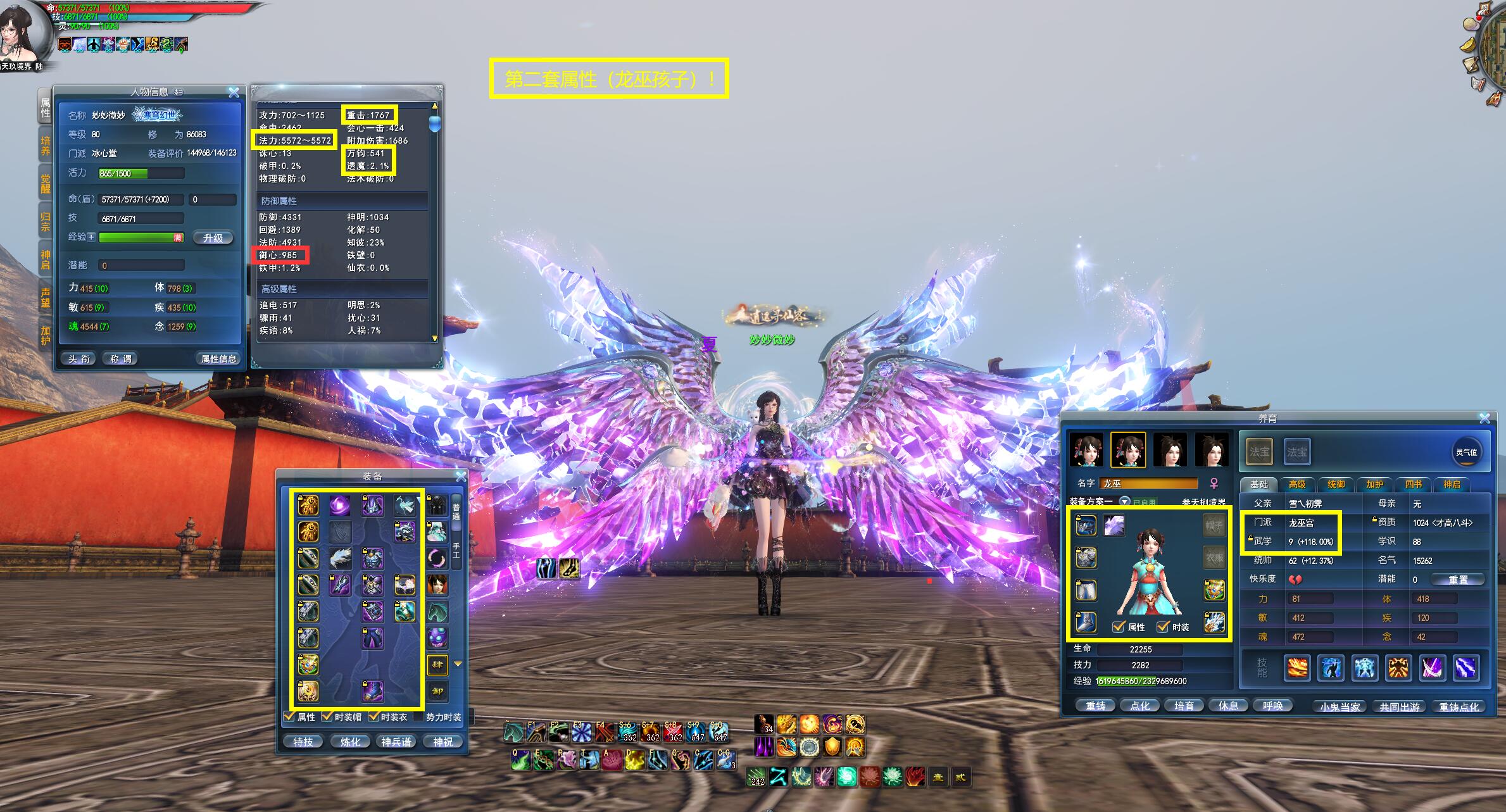Reset child potential with 重置 button
The width and height of the screenshot is (1506, 812).
1458,580
